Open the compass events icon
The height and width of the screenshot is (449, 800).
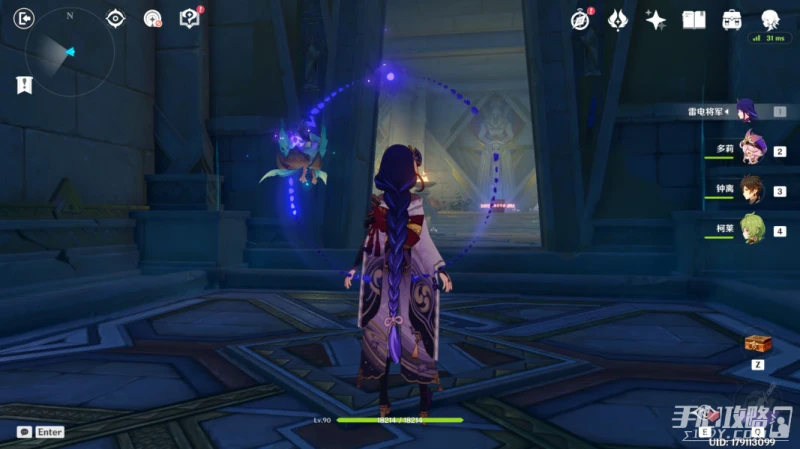tap(581, 19)
